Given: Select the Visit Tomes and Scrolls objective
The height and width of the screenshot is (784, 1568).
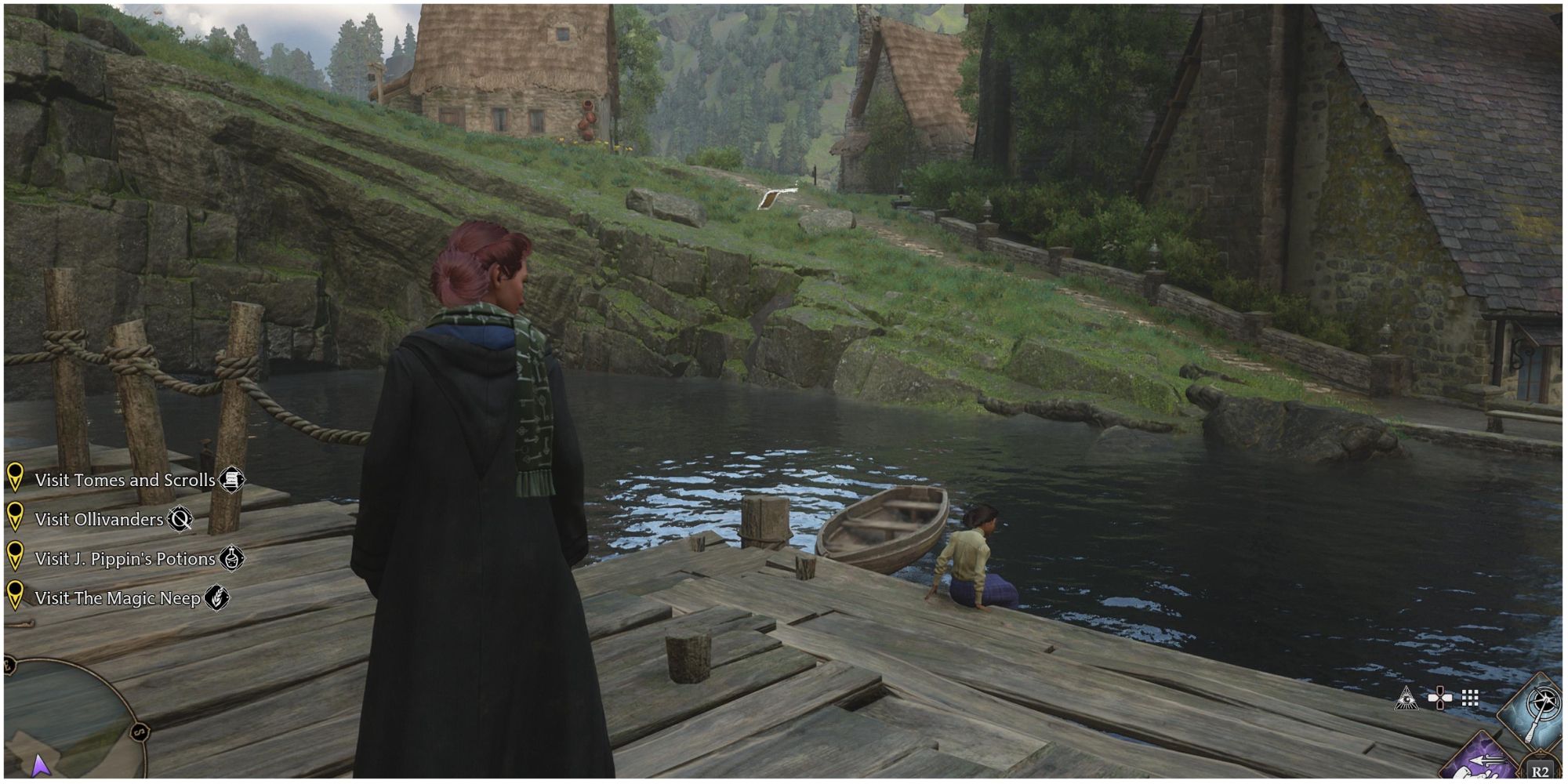Looking at the screenshot, I should click(x=125, y=480).
